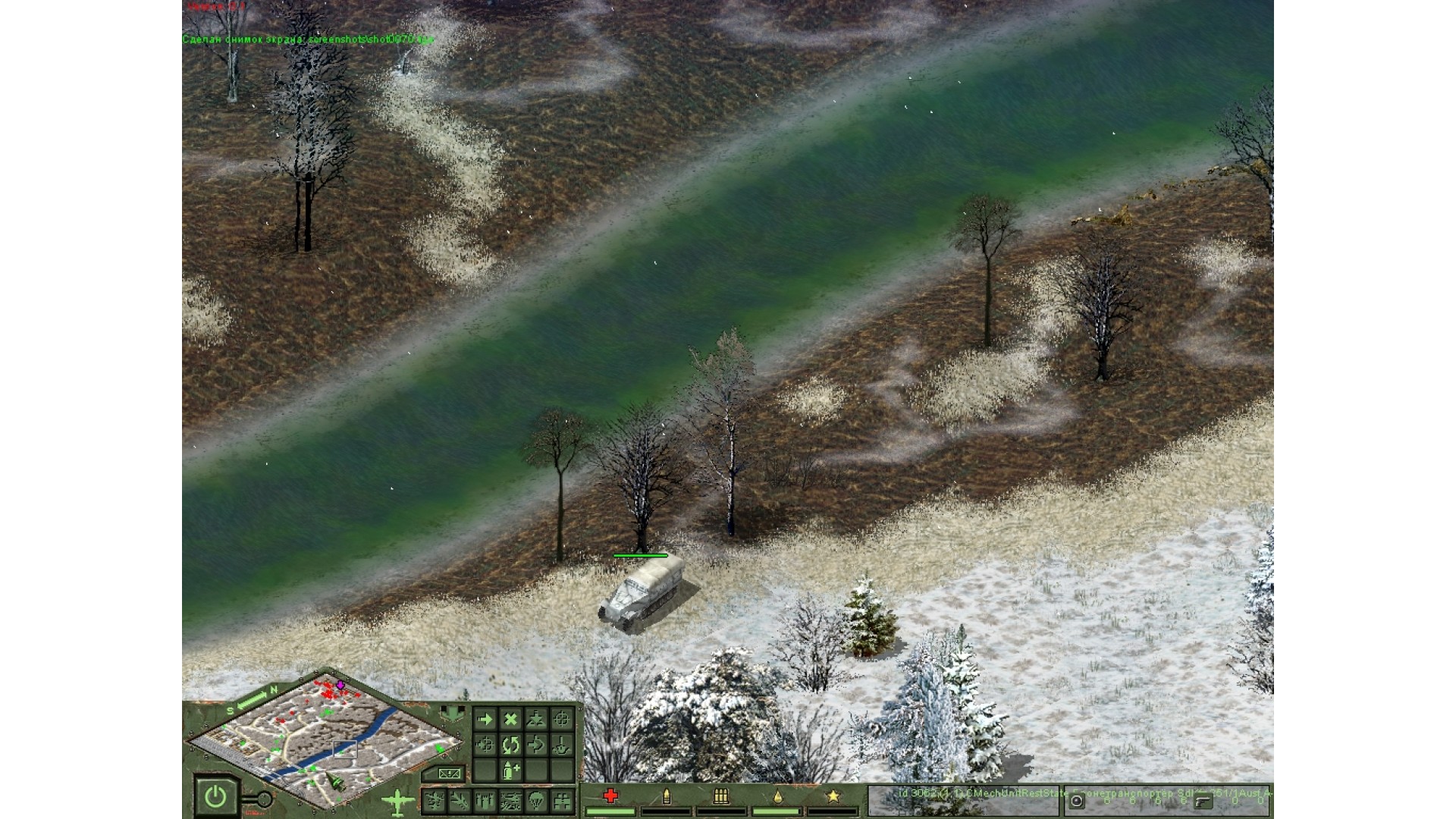Image resolution: width=1456 pixels, height=819 pixels.
Task: Activate the stop order X button
Action: click(511, 719)
